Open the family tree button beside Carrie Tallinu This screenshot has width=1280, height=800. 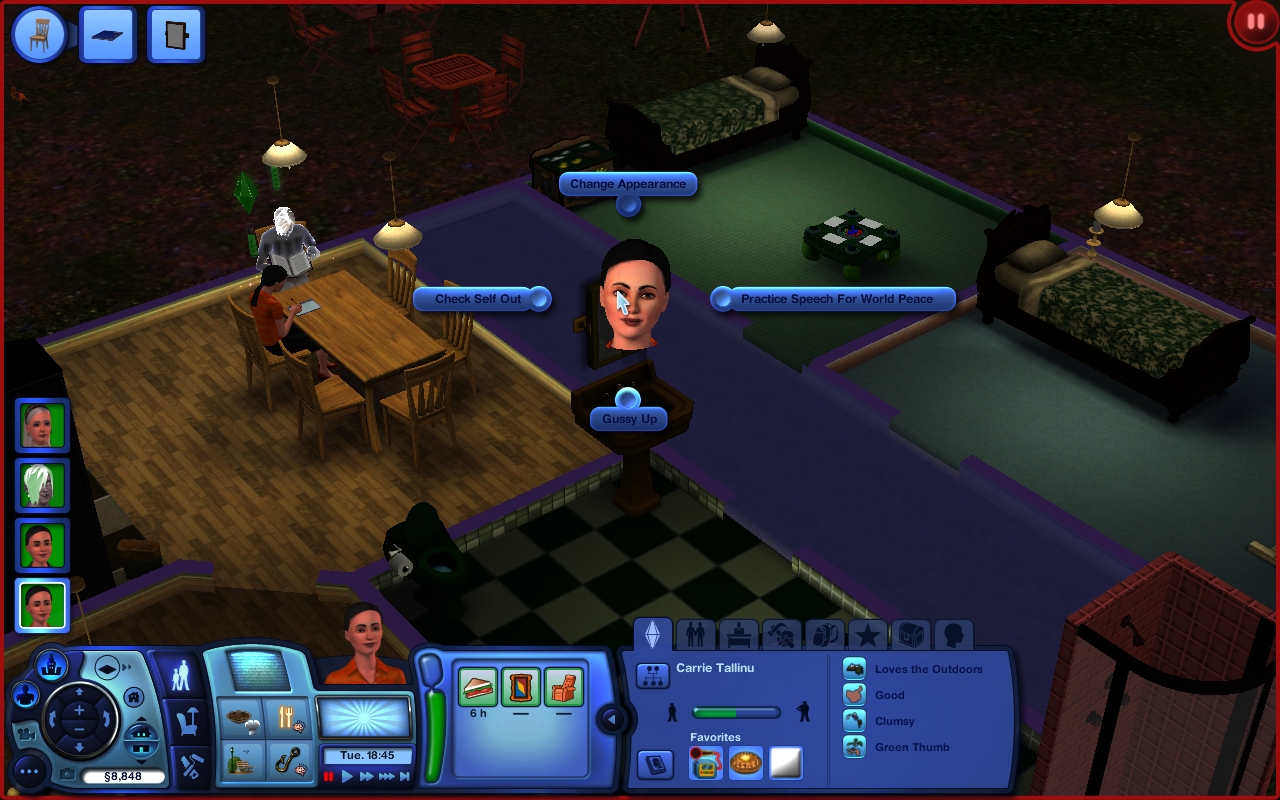[653, 675]
